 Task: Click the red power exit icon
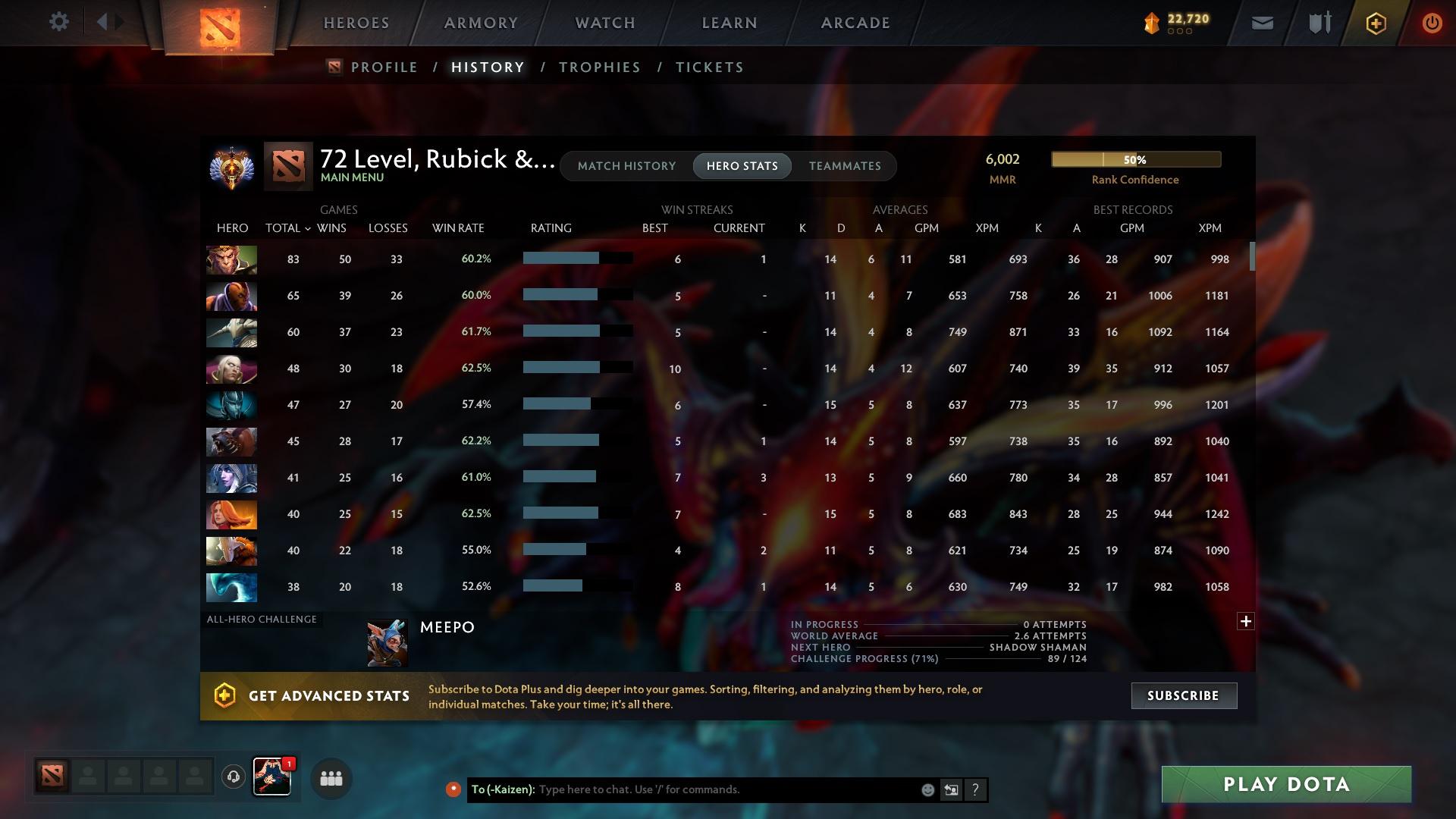click(x=1432, y=23)
